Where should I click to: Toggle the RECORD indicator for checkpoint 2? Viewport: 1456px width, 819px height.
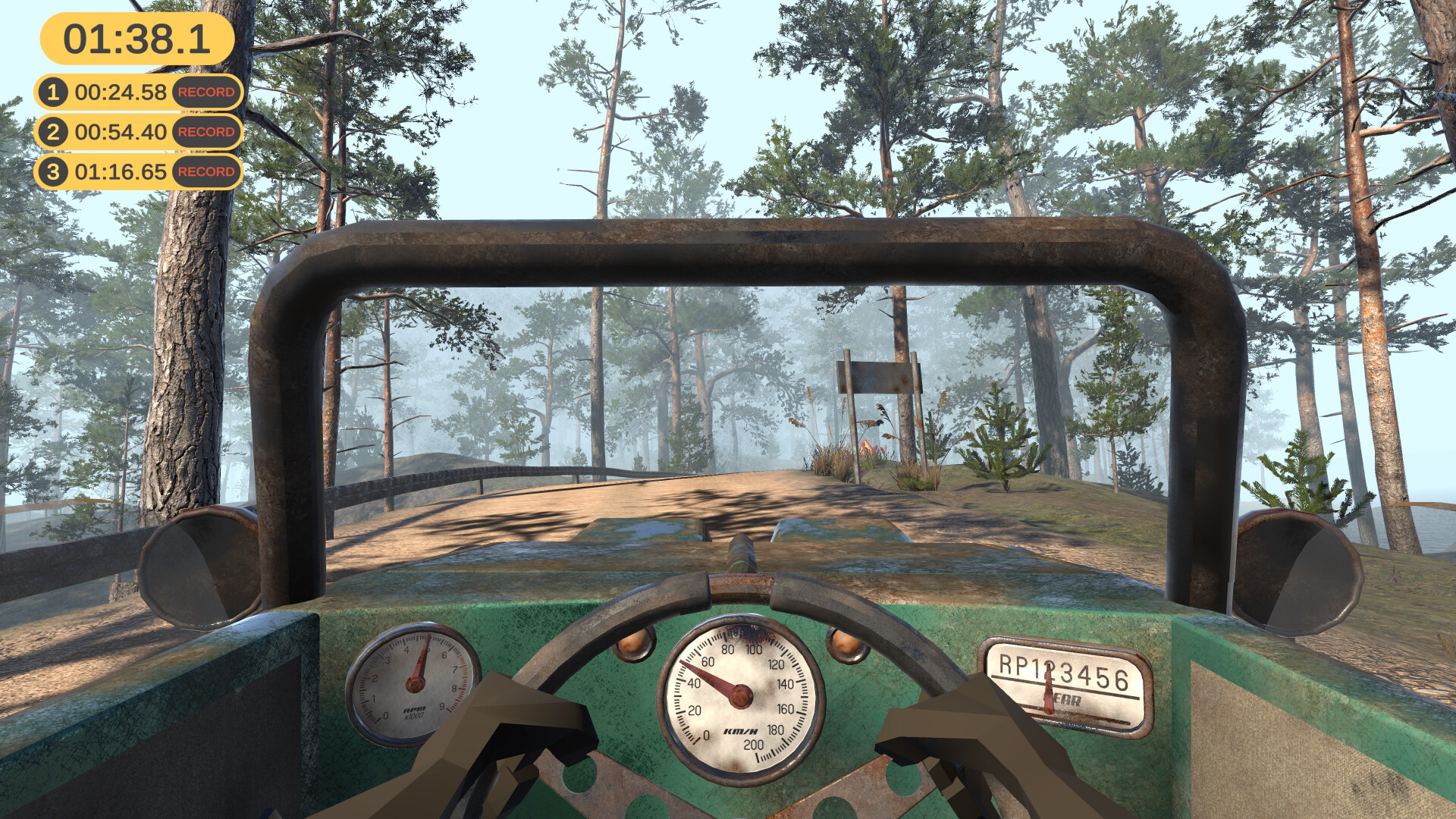[x=206, y=132]
